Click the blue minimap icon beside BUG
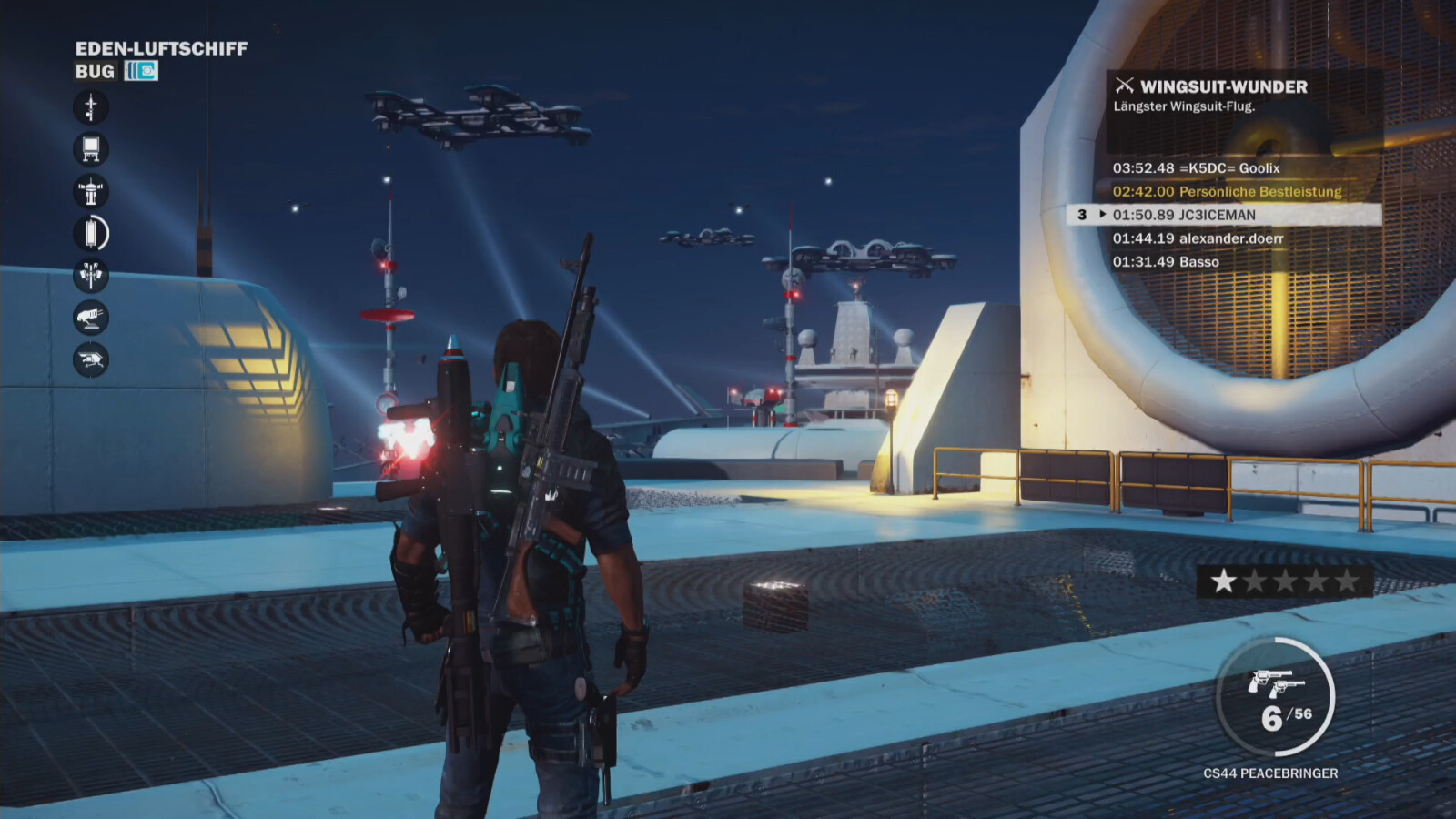 pyautogui.click(x=141, y=71)
